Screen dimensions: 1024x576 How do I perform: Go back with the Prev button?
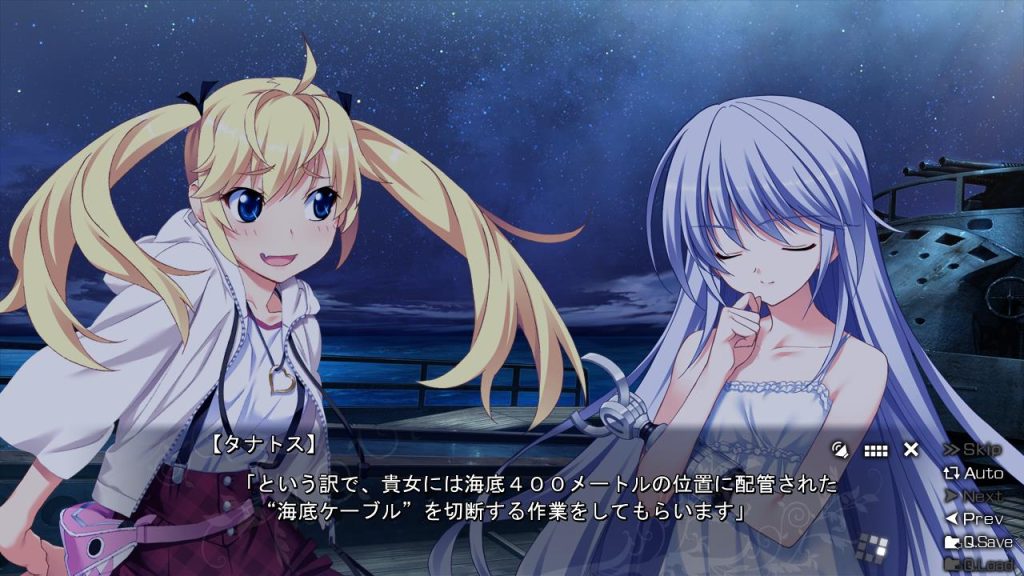[x=973, y=519]
